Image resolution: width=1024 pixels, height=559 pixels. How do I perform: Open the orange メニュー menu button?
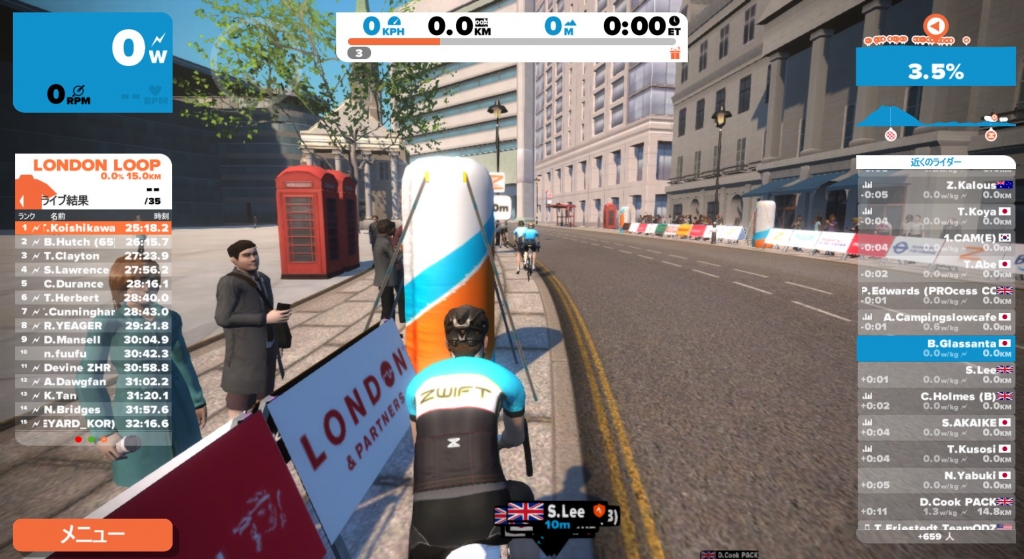click(x=92, y=534)
